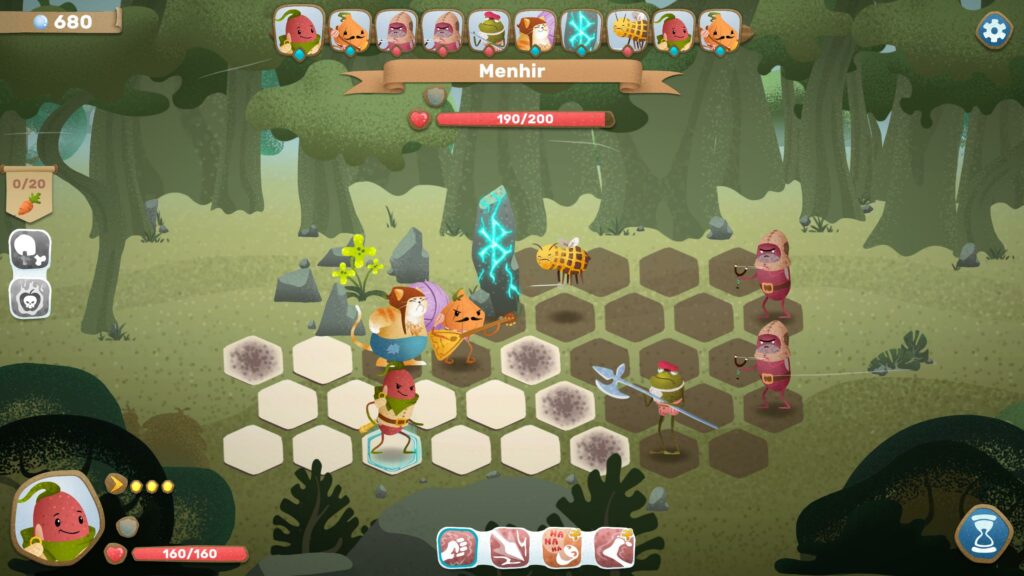Open settings with the gear icon

pos(993,30)
